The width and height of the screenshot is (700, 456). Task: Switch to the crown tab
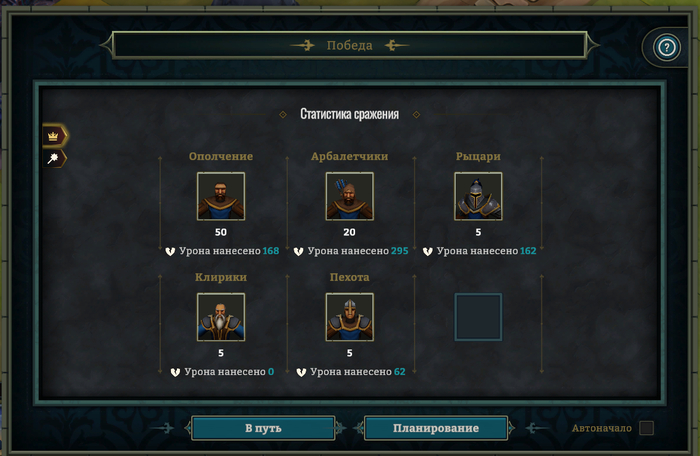pos(54,135)
